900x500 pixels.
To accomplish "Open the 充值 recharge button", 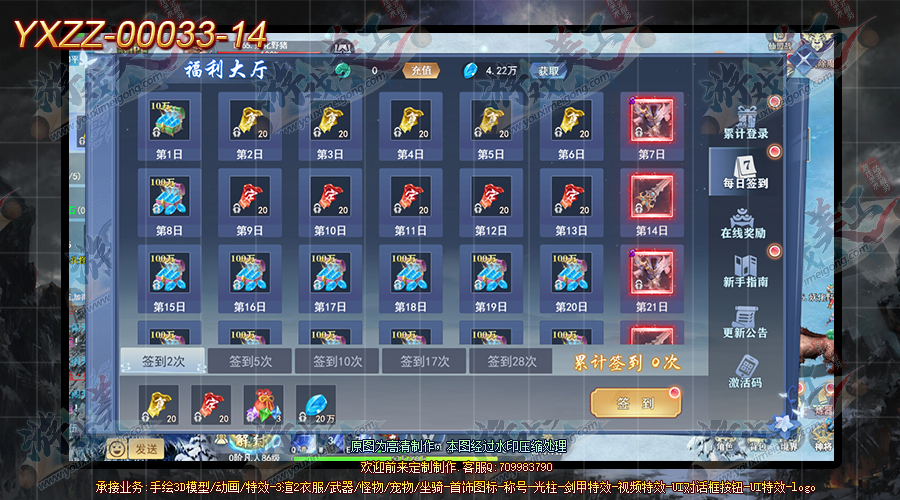I will click(x=419, y=71).
